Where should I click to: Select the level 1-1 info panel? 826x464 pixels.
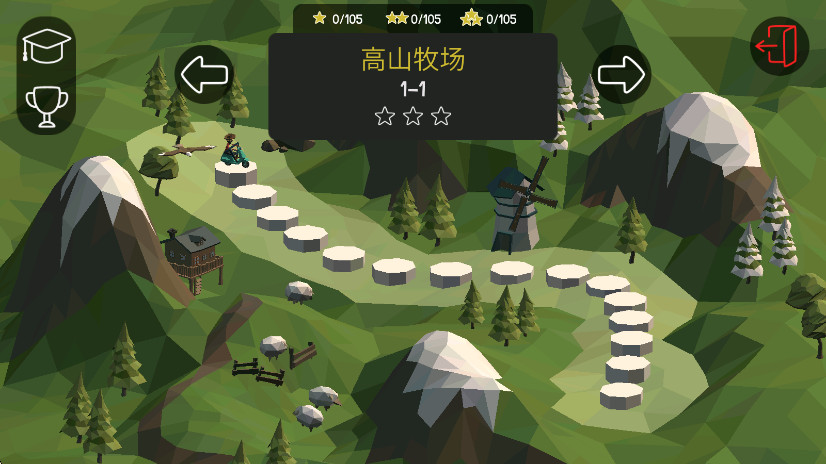click(x=412, y=87)
